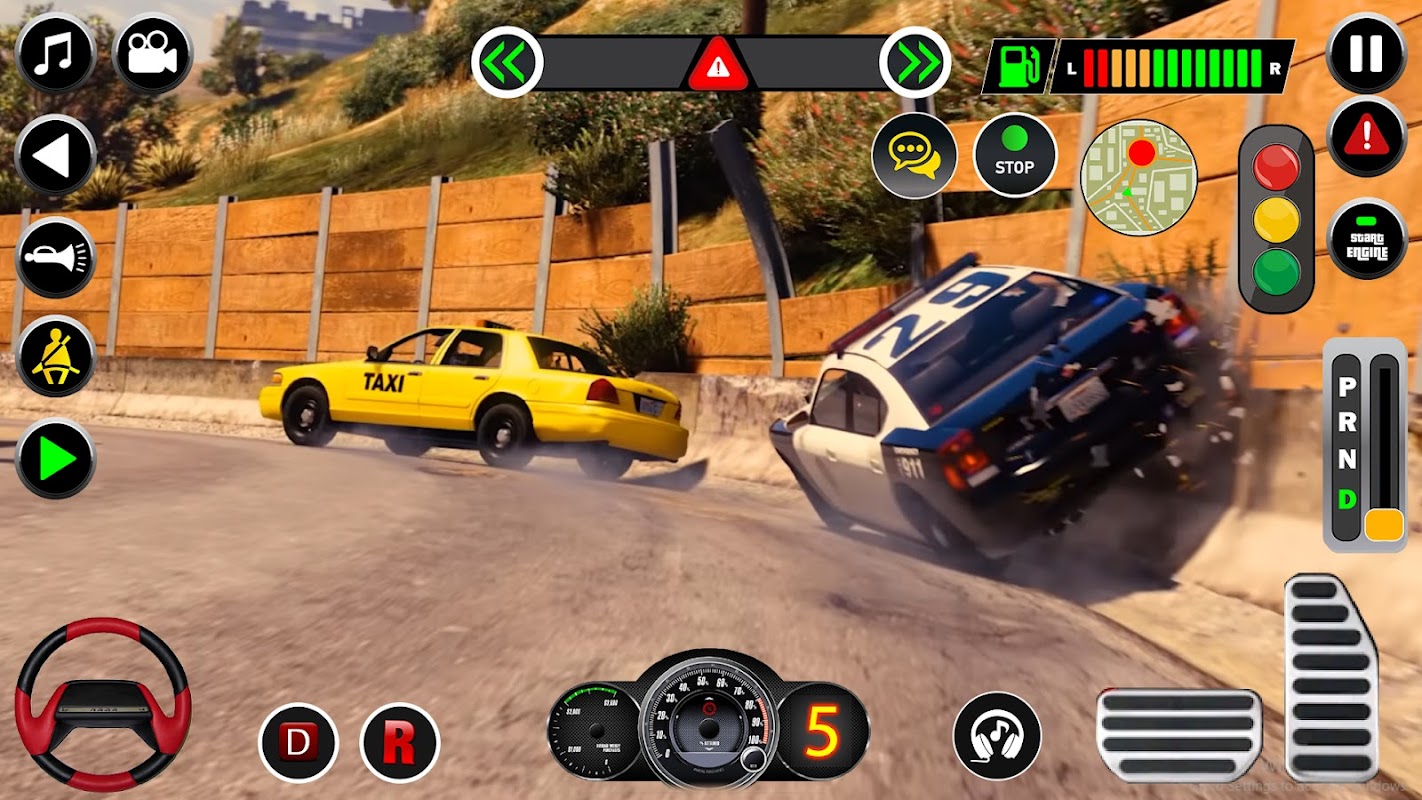Image resolution: width=1422 pixels, height=800 pixels.
Task: Switch the camera view
Action: click(x=153, y=52)
